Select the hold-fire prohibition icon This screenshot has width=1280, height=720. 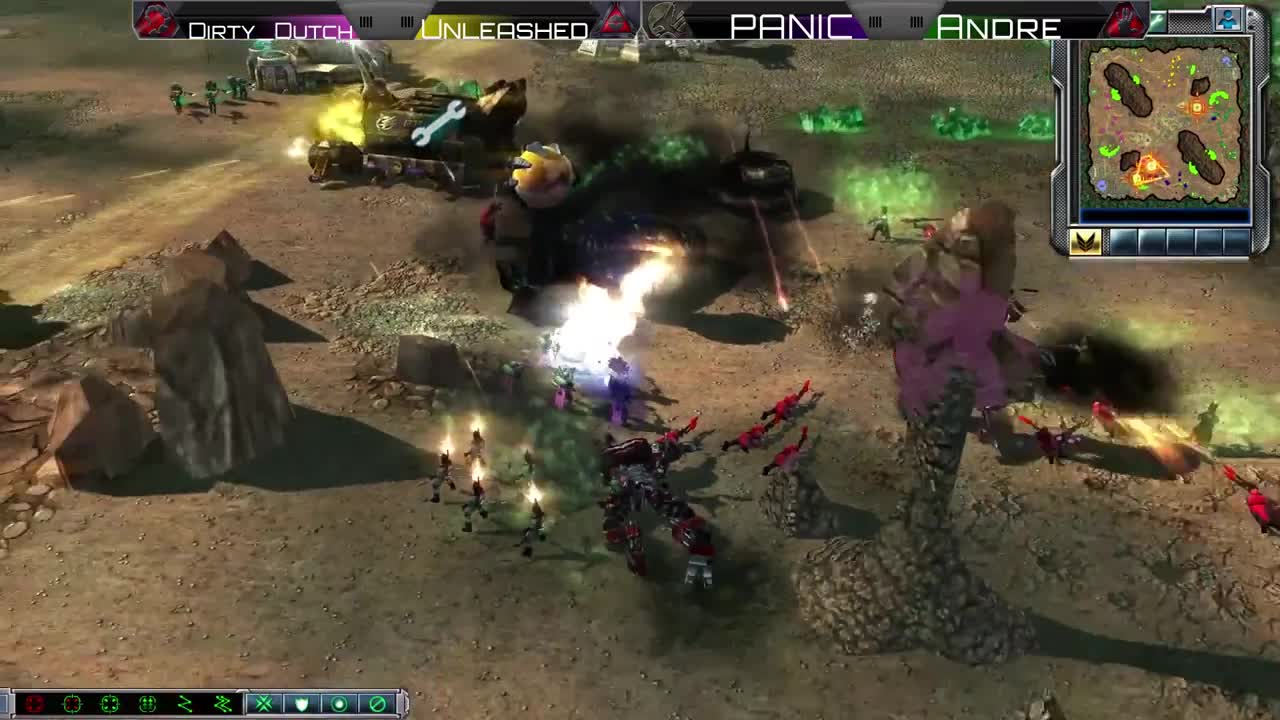coord(377,703)
